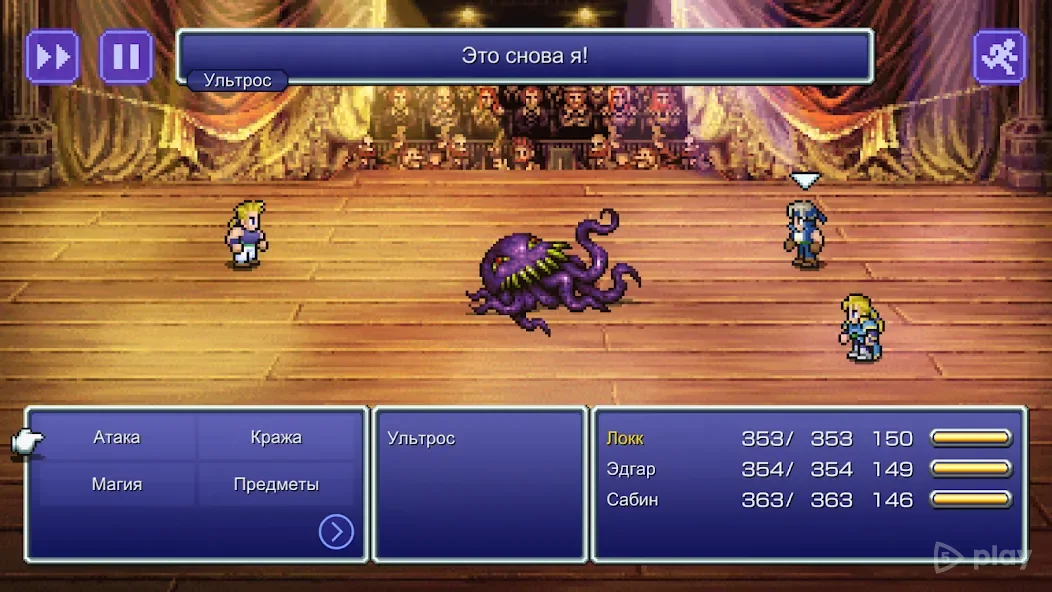This screenshot has height=592, width=1052.
Task: Pause the battle
Action: 126,56
